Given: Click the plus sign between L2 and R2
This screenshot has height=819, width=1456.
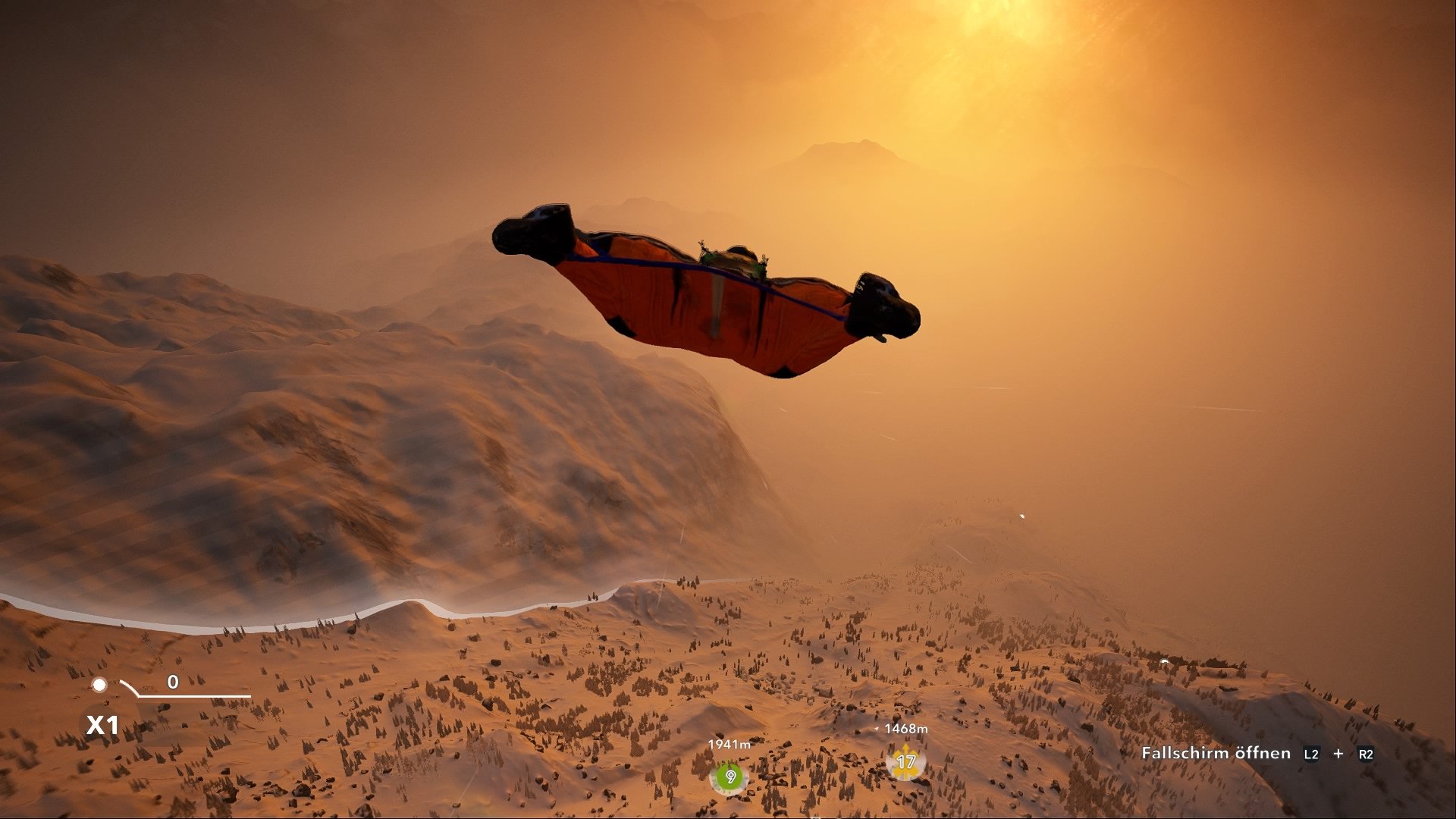Looking at the screenshot, I should [x=1339, y=755].
